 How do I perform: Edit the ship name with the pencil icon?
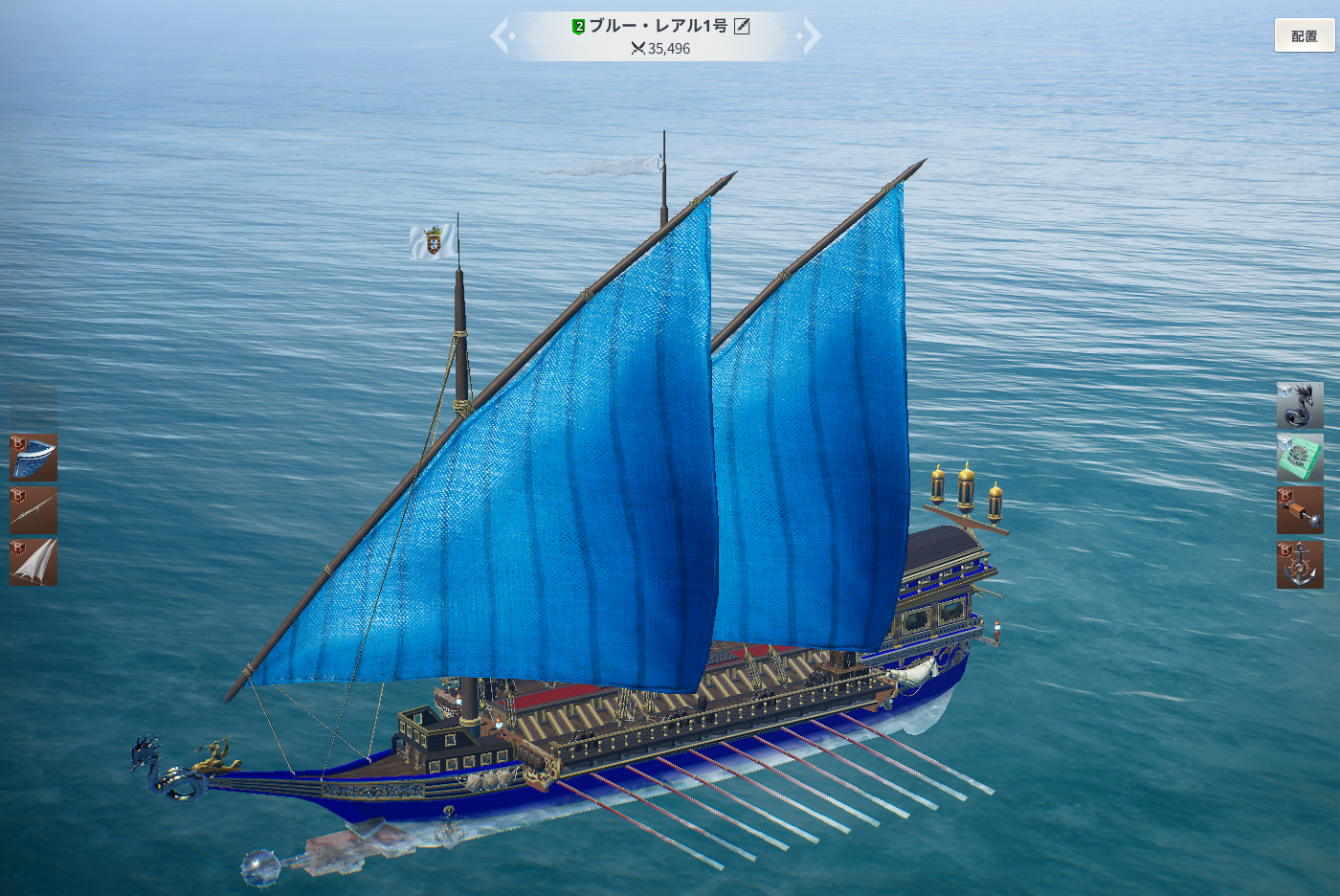tap(742, 27)
